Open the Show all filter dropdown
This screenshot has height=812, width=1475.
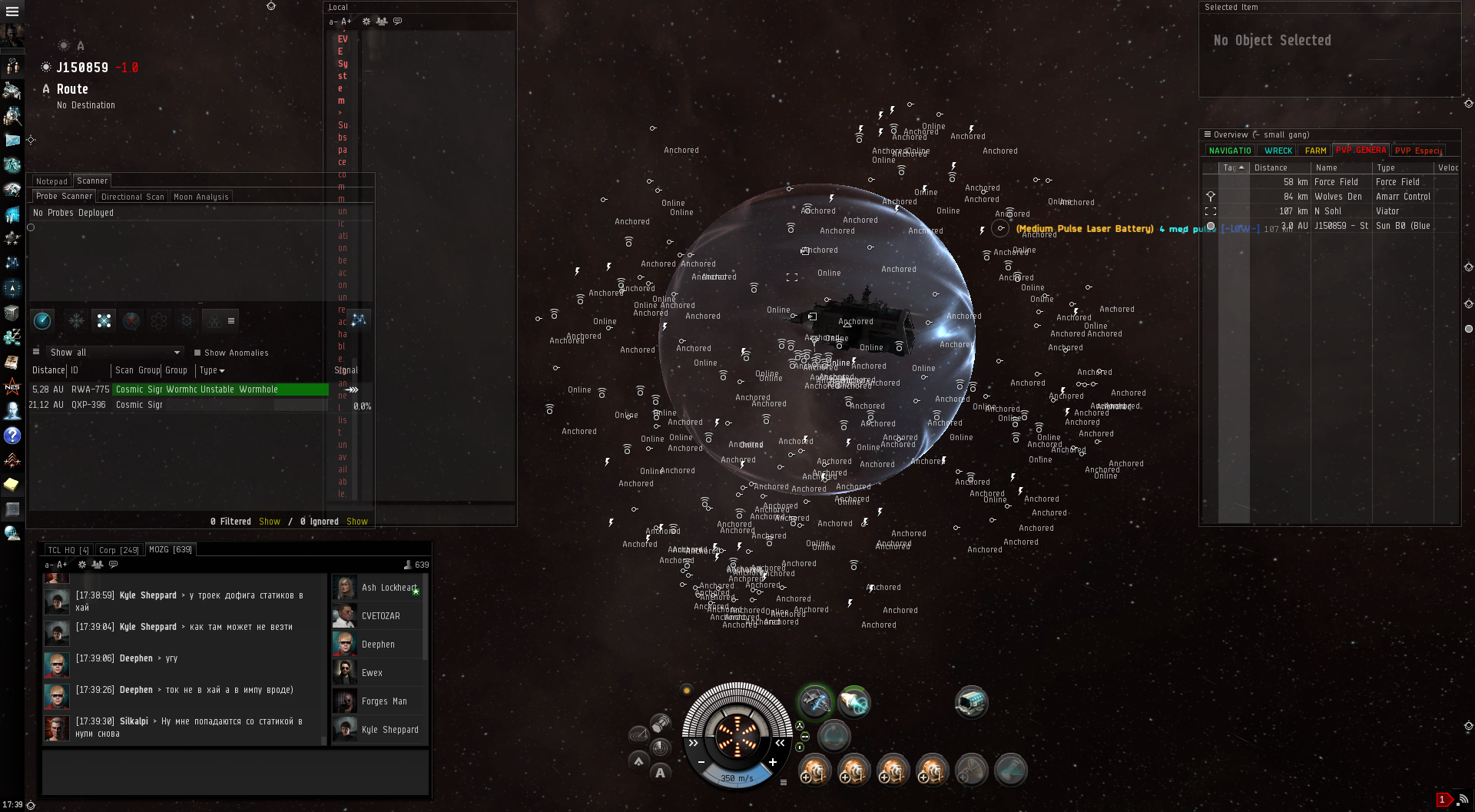click(x=115, y=353)
